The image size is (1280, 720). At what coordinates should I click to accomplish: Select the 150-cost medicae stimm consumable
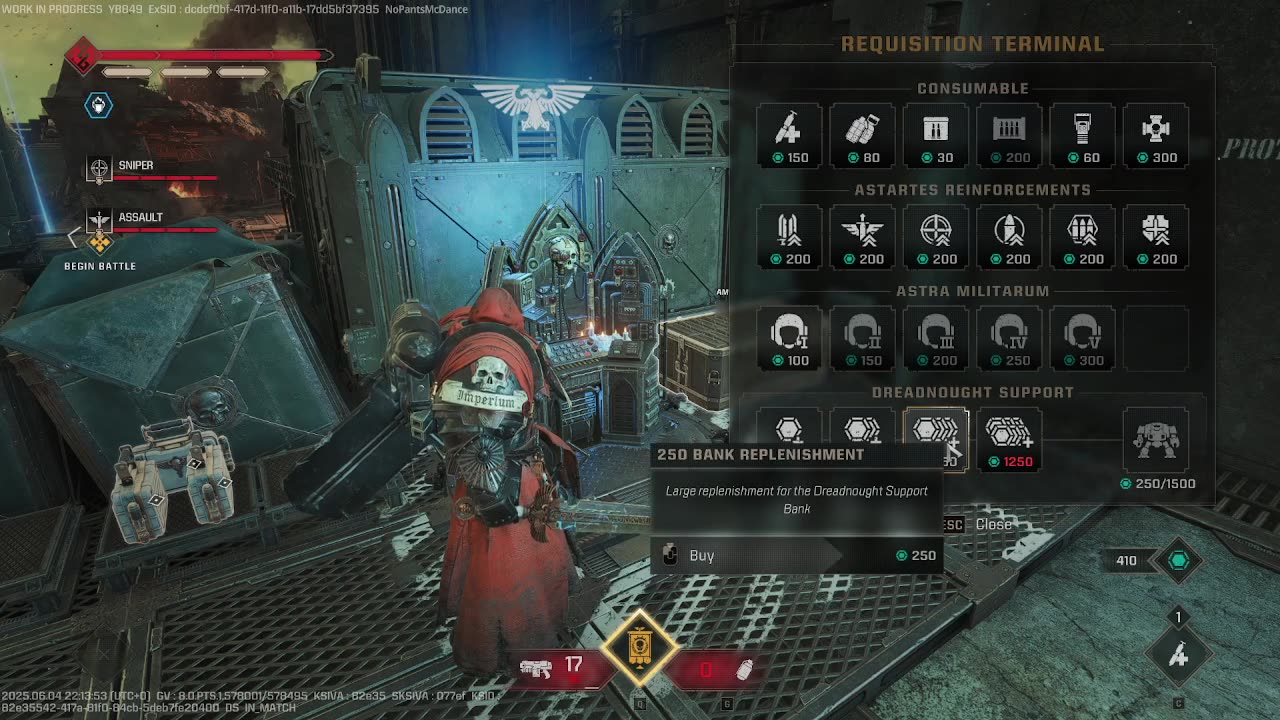point(789,135)
